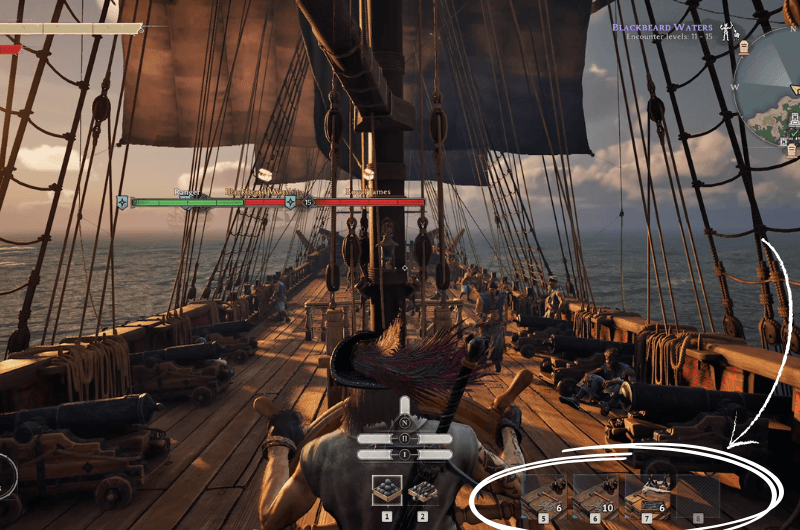This screenshot has height=530, width=800.
Task: Use the item in slot 6 with 10 charges
Action: pyautogui.click(x=595, y=493)
